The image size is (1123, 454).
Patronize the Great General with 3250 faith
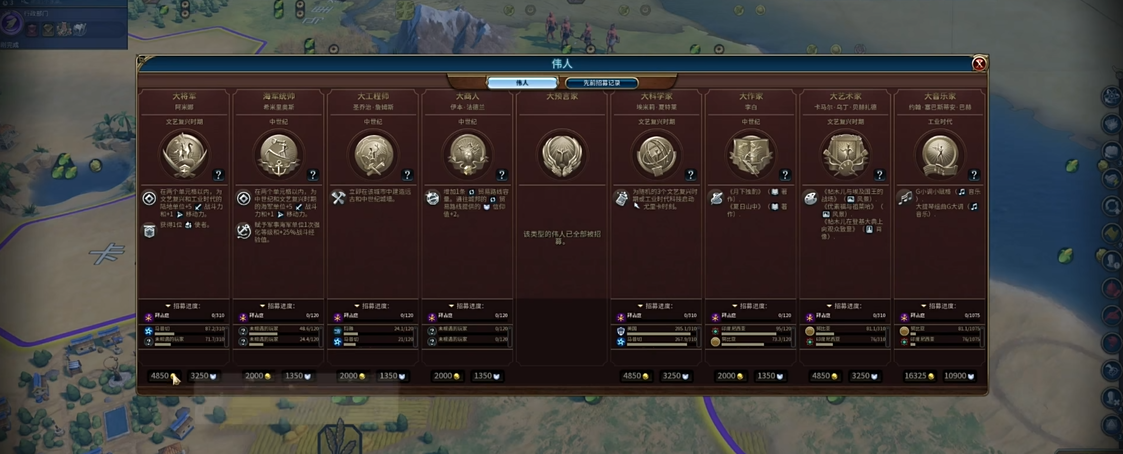pos(203,377)
